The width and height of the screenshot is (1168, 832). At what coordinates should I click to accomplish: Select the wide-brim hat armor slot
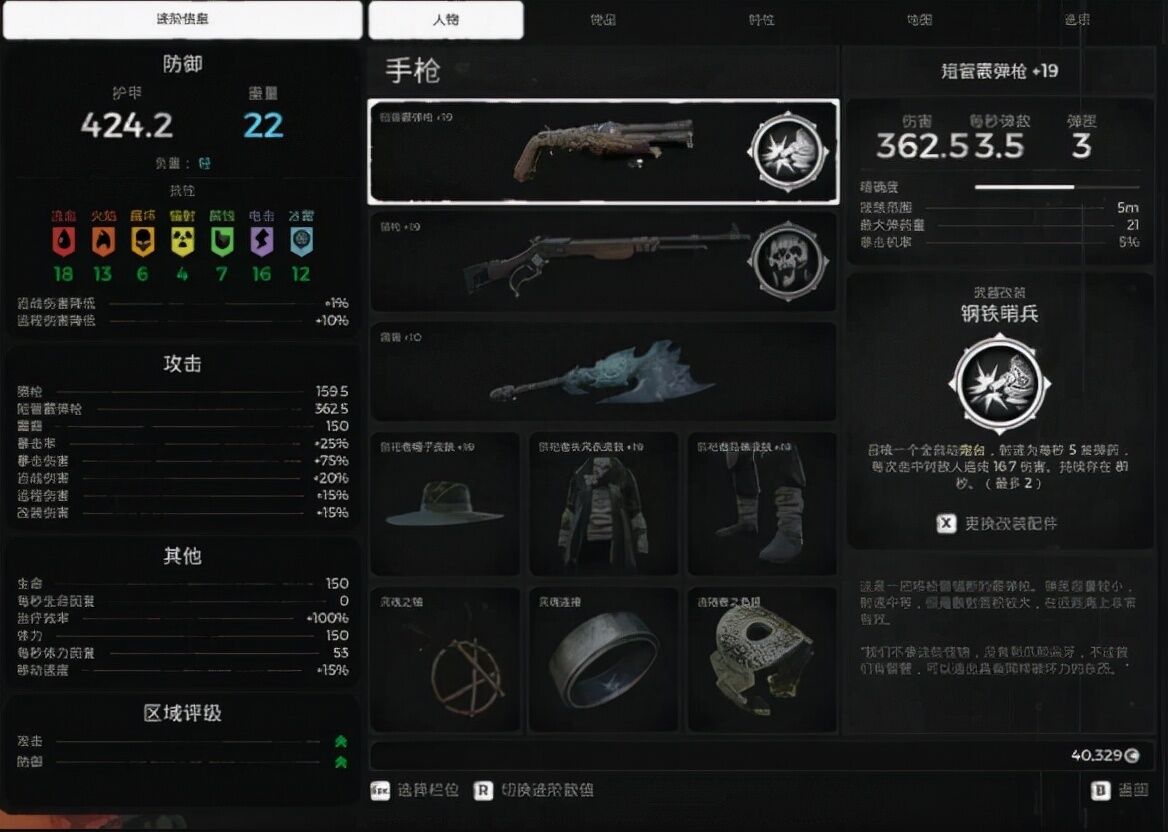pos(444,503)
